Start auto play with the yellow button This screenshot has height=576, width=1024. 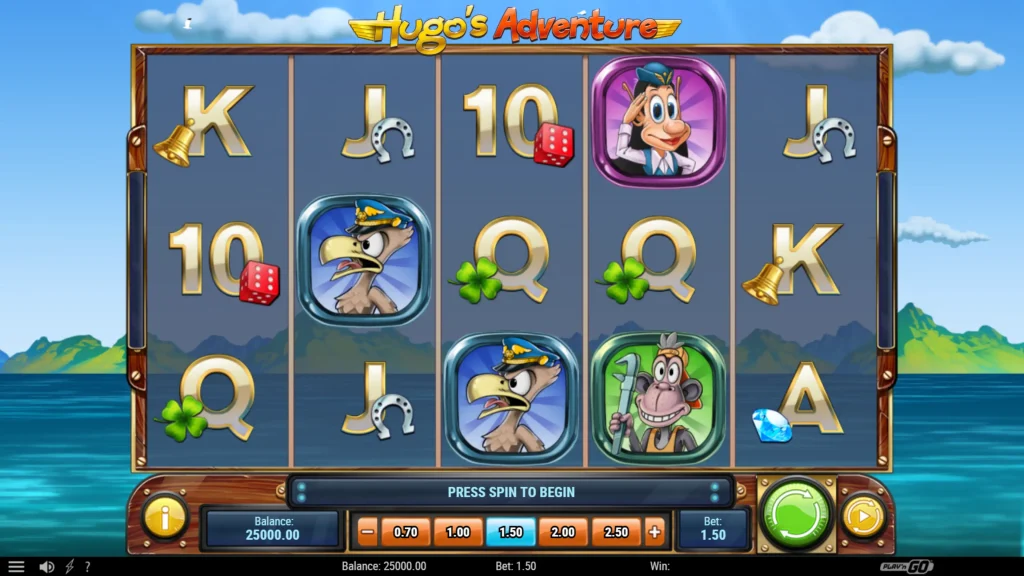(861, 516)
